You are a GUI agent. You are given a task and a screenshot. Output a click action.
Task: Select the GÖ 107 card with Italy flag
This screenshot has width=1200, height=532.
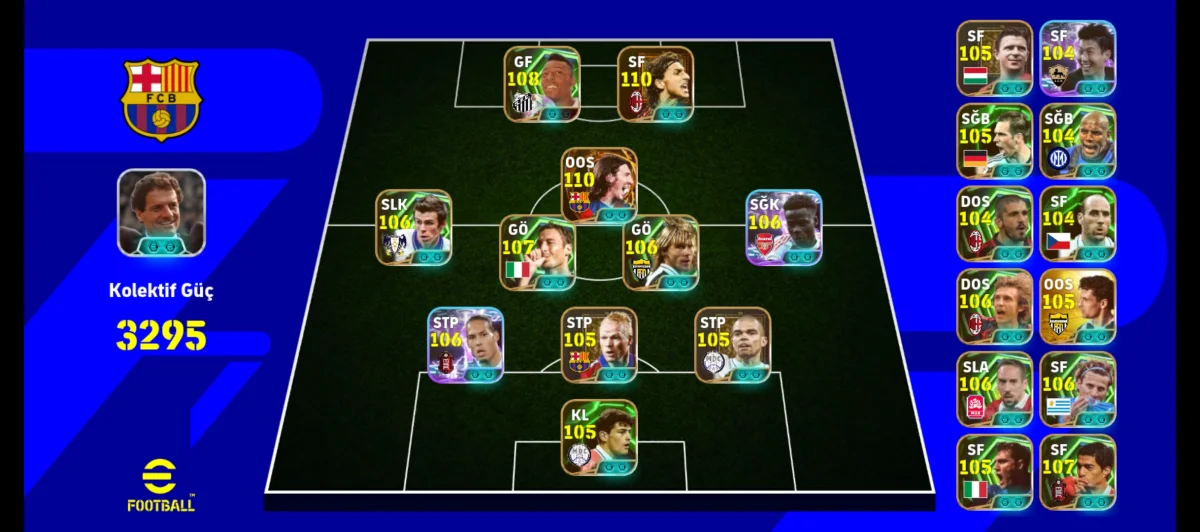click(x=537, y=254)
